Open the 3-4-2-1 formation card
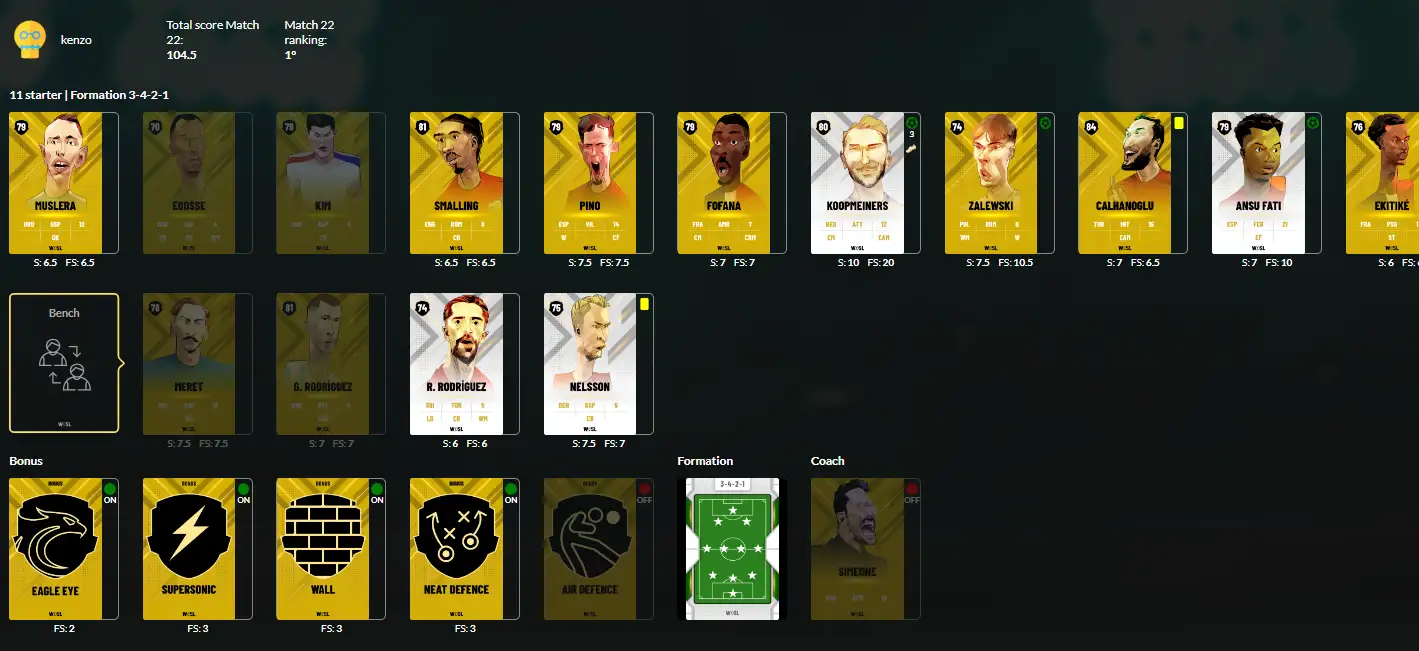The height and width of the screenshot is (651, 1419). pyautogui.click(x=731, y=548)
